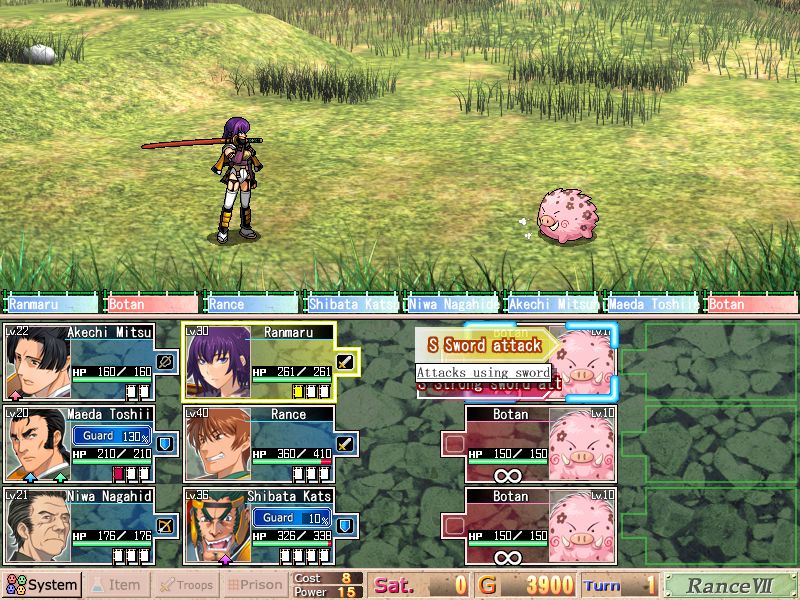
Task: Open the Item menu
Action: pyautogui.click(x=116, y=585)
